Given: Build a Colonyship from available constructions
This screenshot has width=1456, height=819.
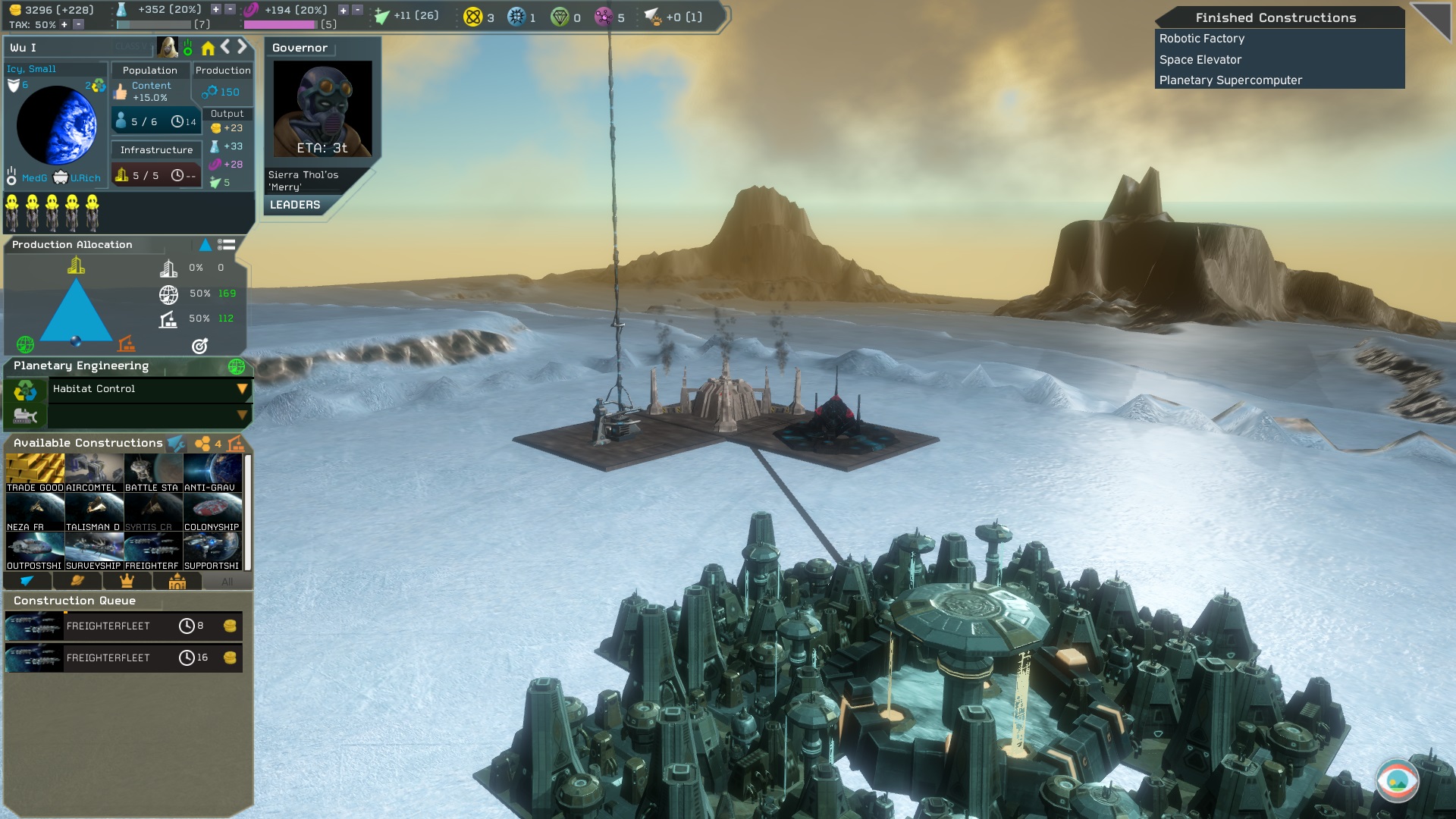Looking at the screenshot, I should 212,513.
